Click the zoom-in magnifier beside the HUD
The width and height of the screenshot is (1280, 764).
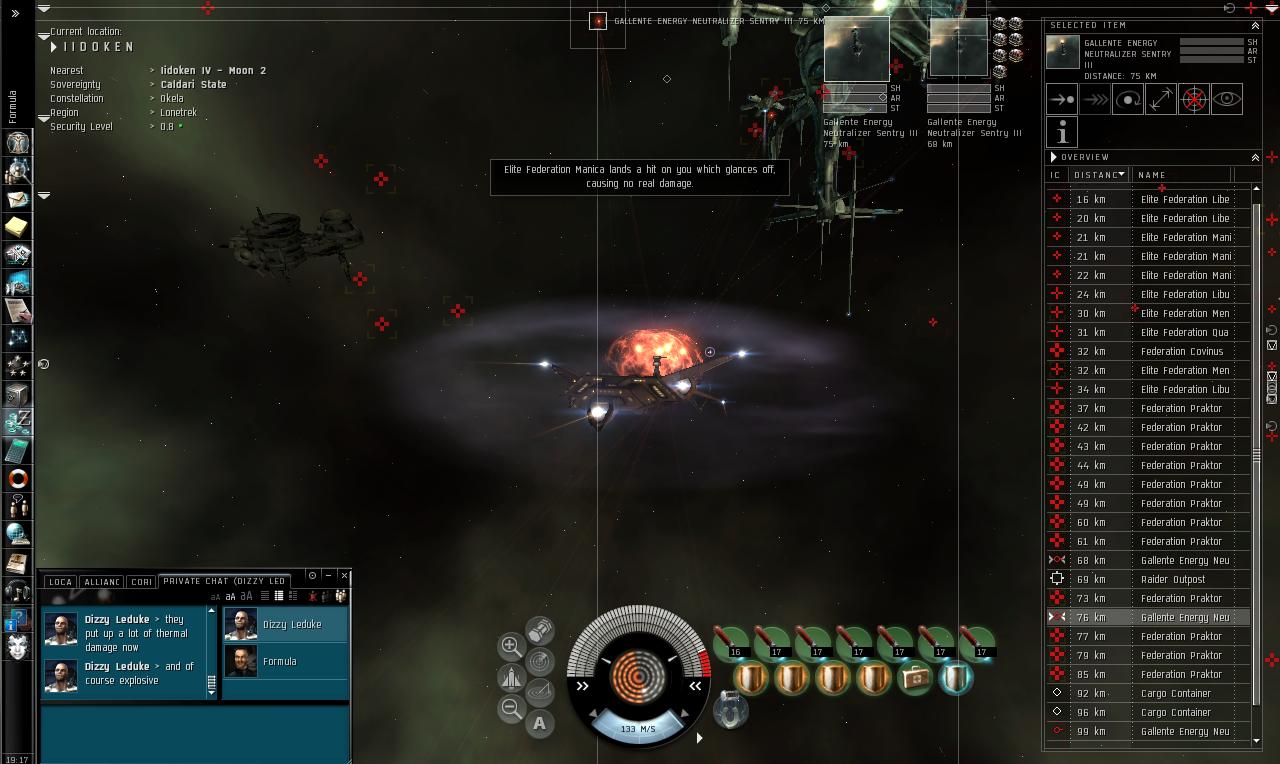coord(511,646)
